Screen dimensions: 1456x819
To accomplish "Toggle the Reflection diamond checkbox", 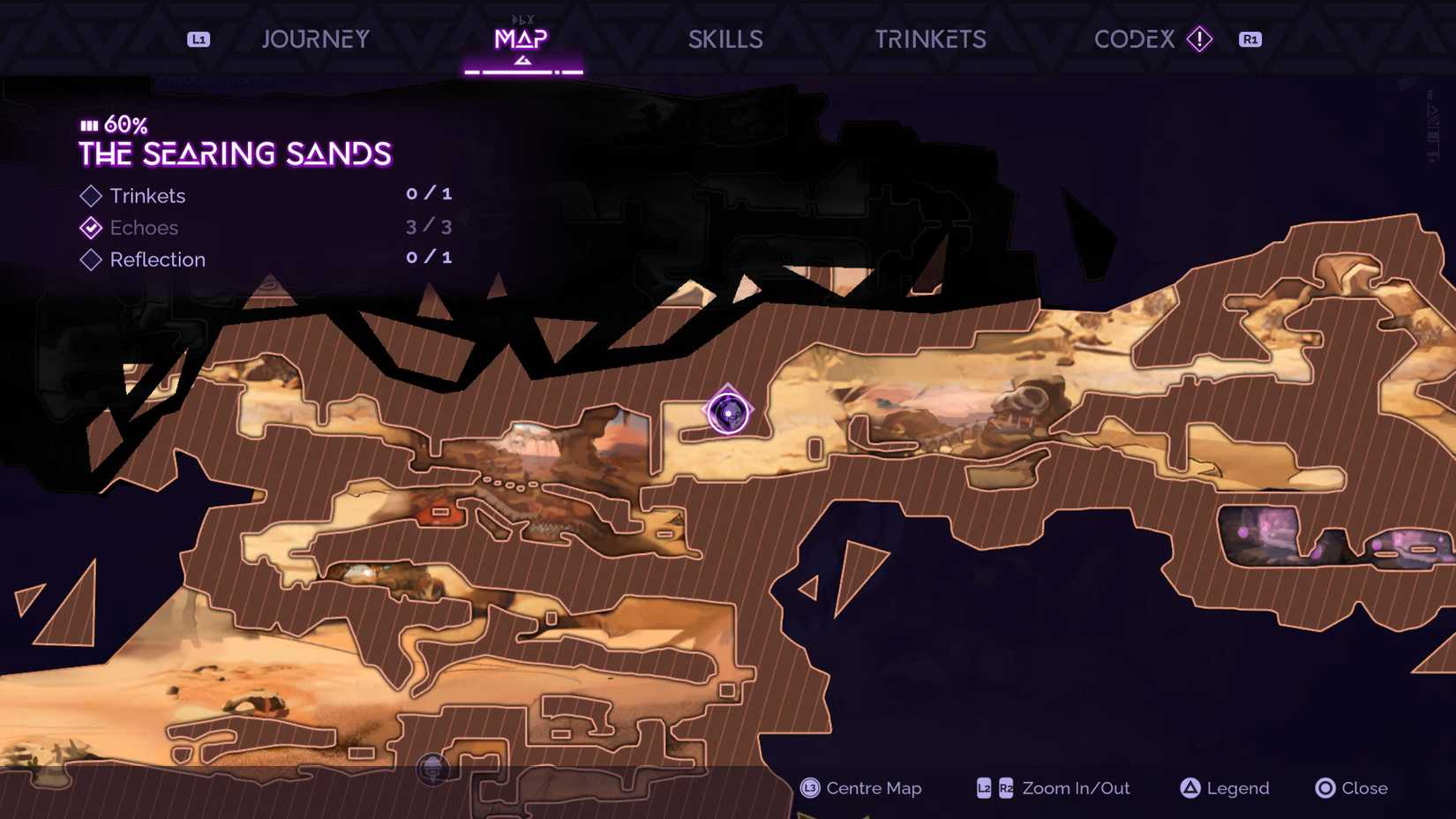I will 90,259.
